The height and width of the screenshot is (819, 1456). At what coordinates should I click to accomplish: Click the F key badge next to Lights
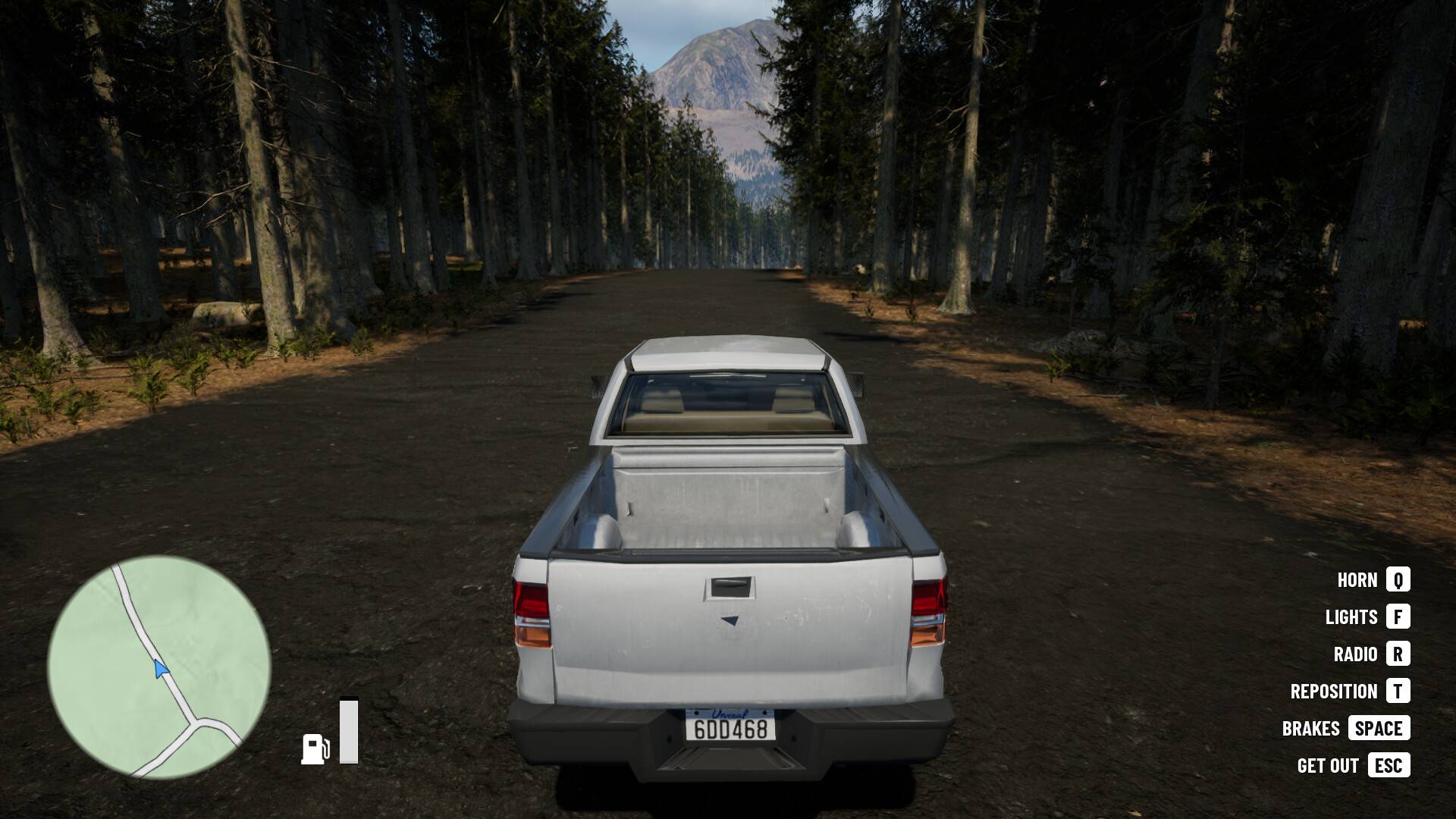coord(1399,617)
